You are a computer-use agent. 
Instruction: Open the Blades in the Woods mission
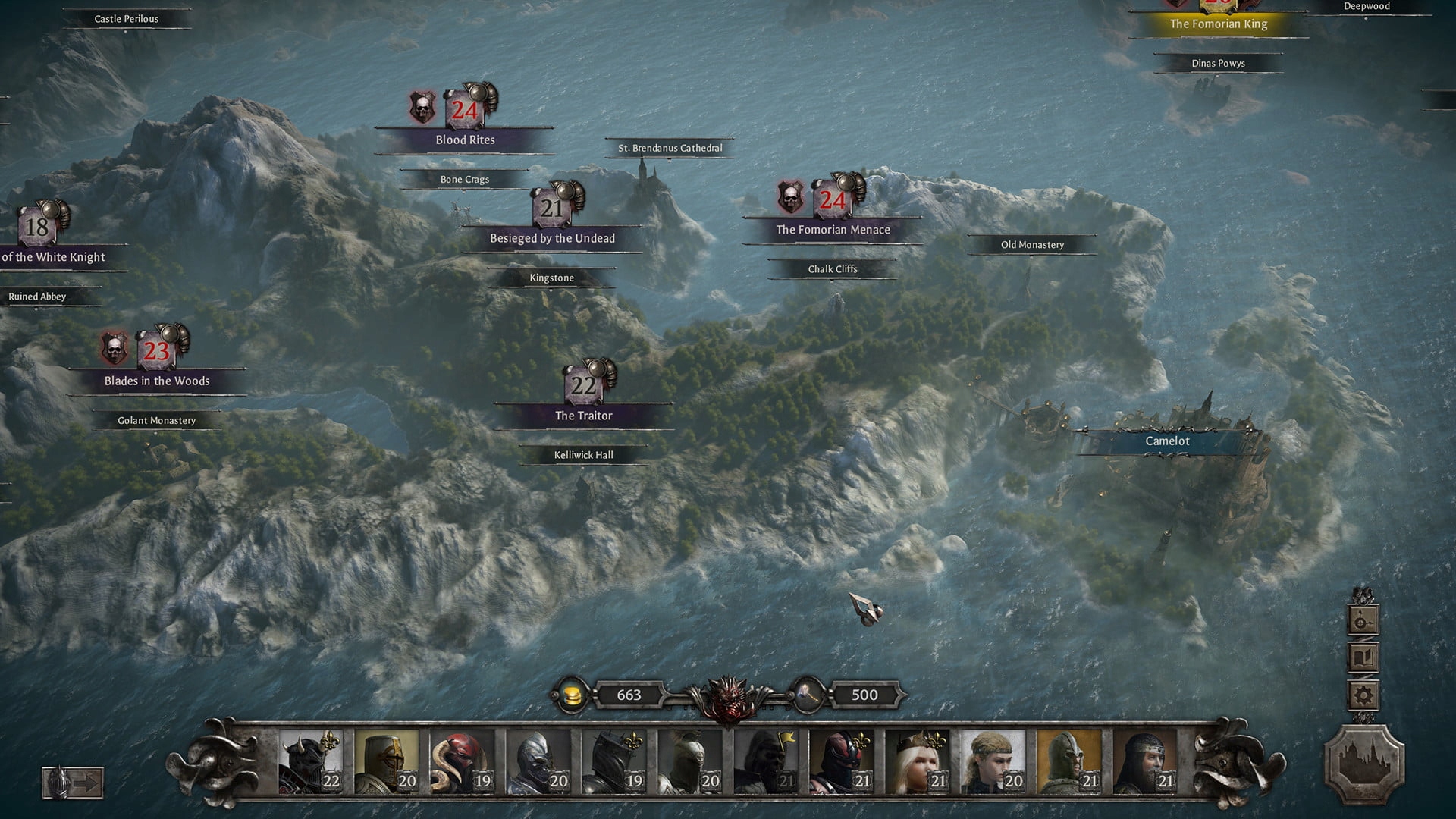(x=157, y=380)
